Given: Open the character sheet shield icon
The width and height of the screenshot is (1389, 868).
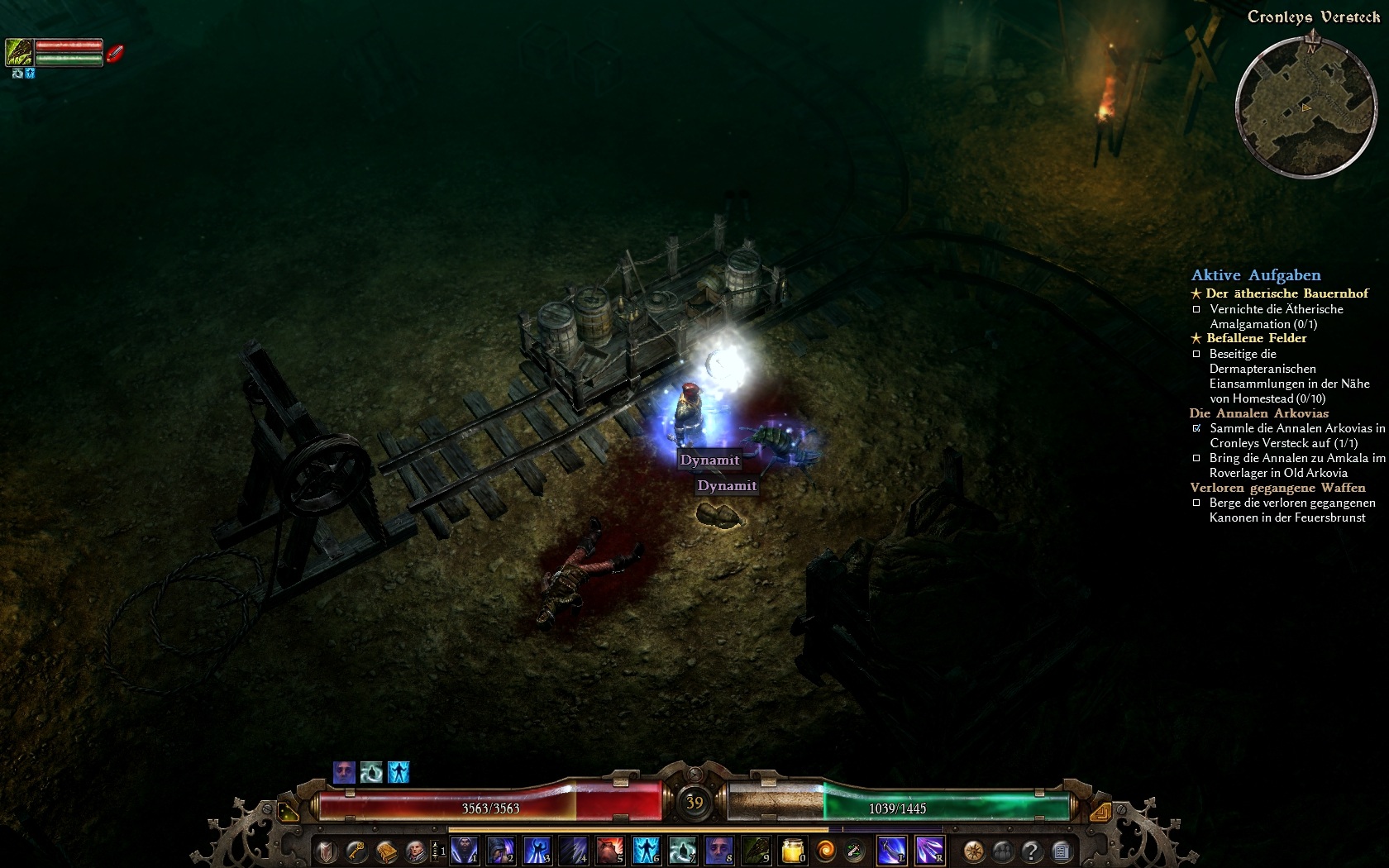Looking at the screenshot, I should coord(327,850).
